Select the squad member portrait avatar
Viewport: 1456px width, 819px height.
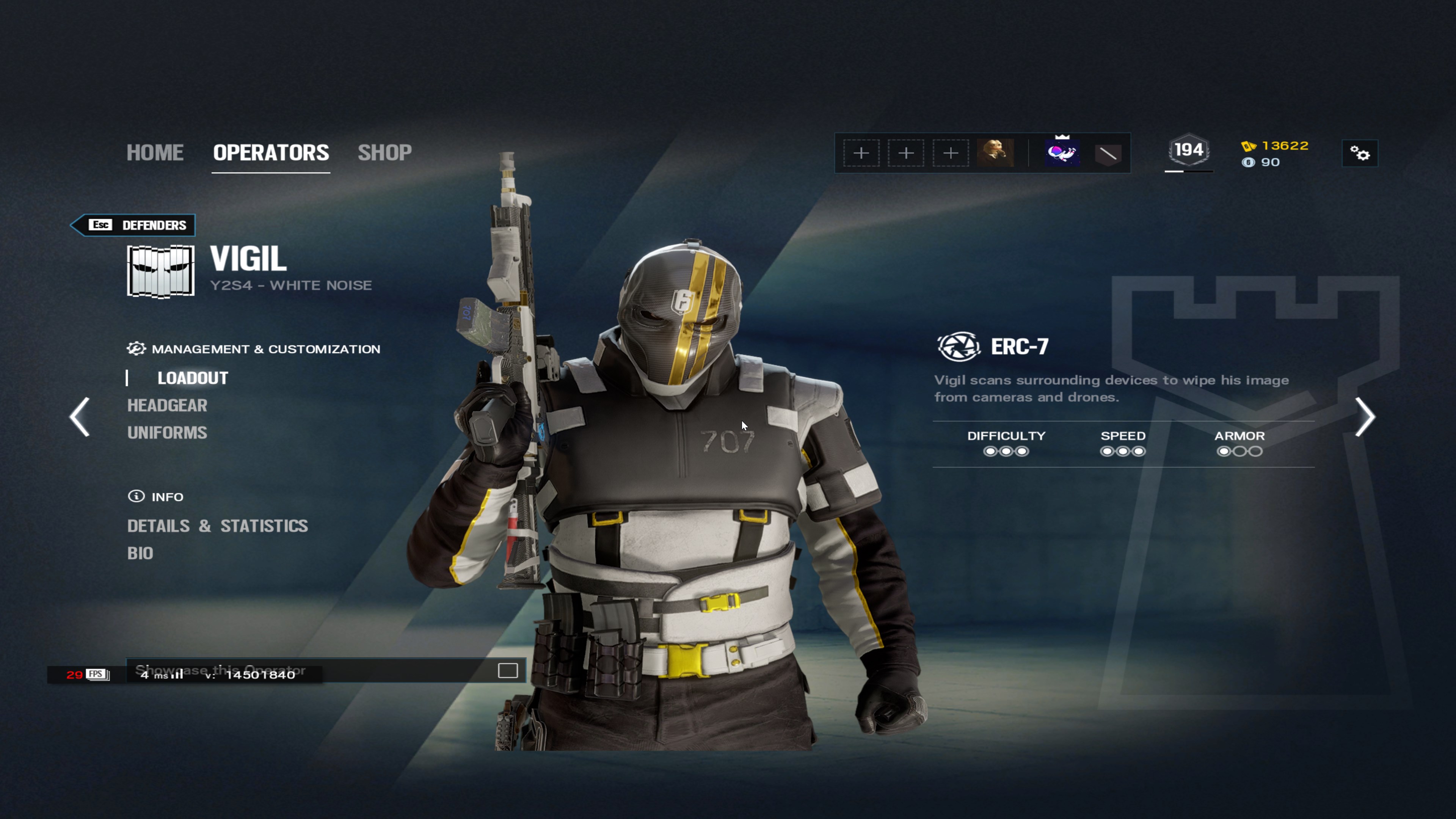[995, 152]
